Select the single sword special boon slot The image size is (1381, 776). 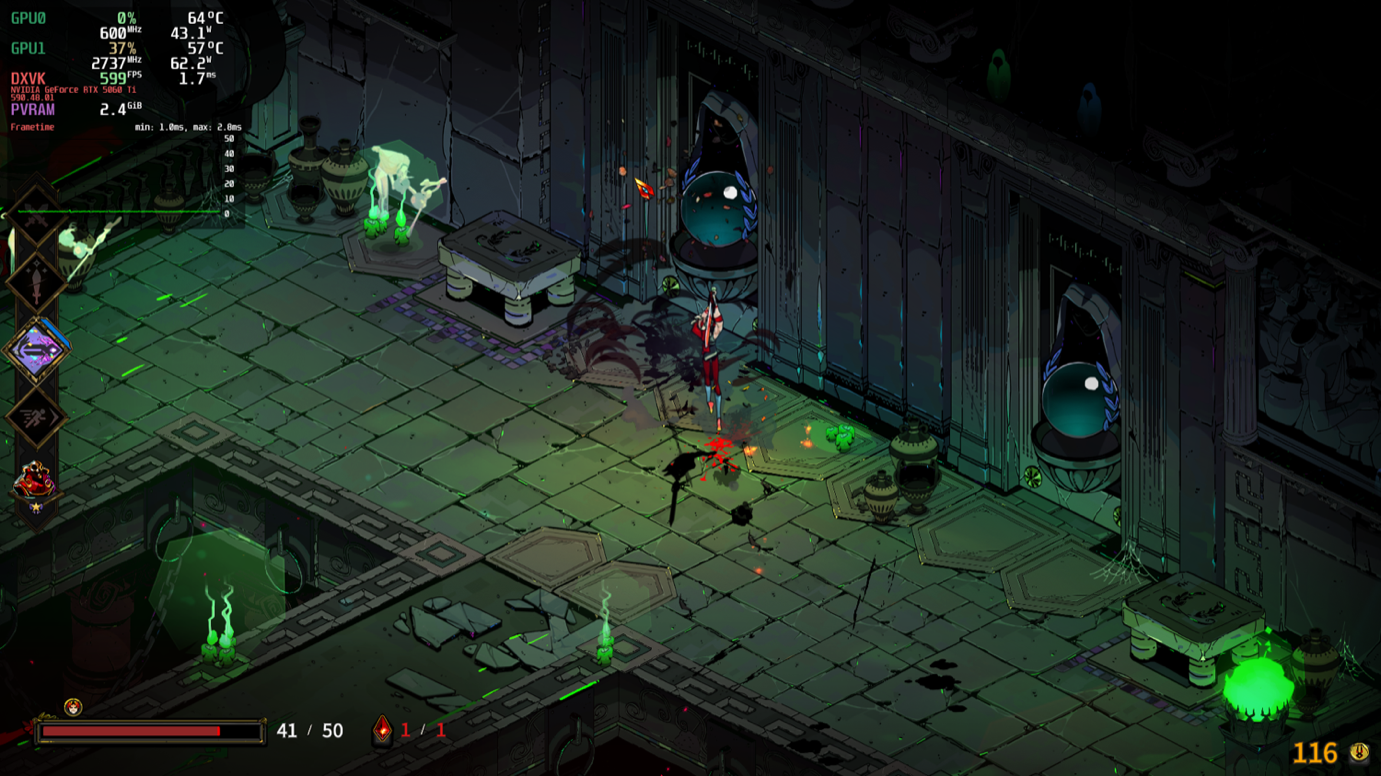pos(36,283)
